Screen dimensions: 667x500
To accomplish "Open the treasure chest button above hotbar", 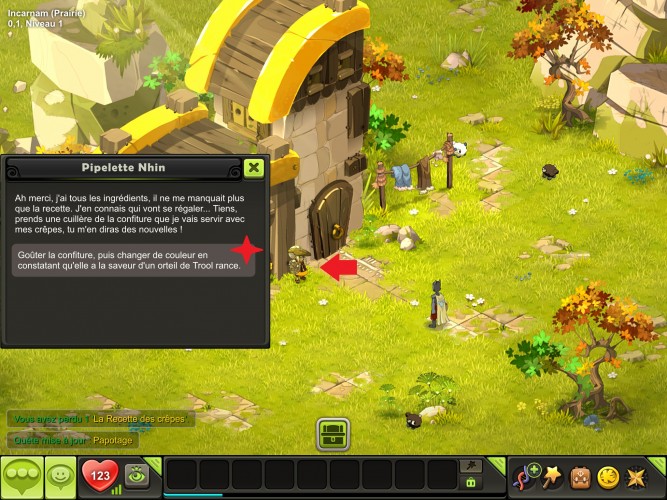I will (333, 434).
